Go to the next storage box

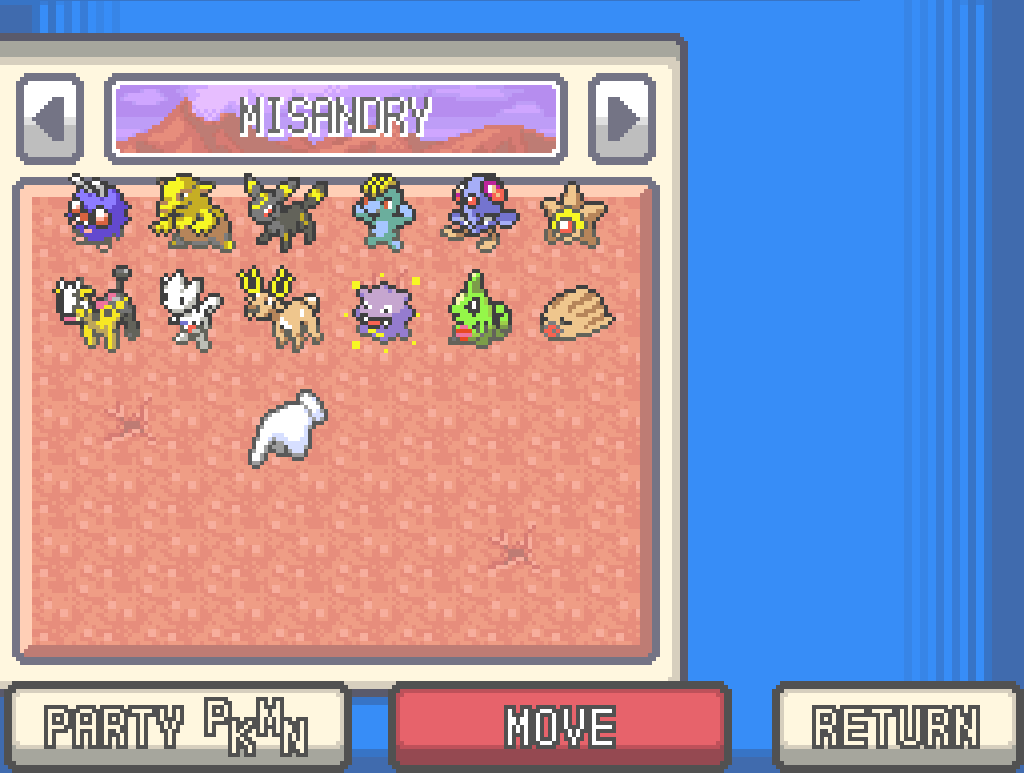621,119
